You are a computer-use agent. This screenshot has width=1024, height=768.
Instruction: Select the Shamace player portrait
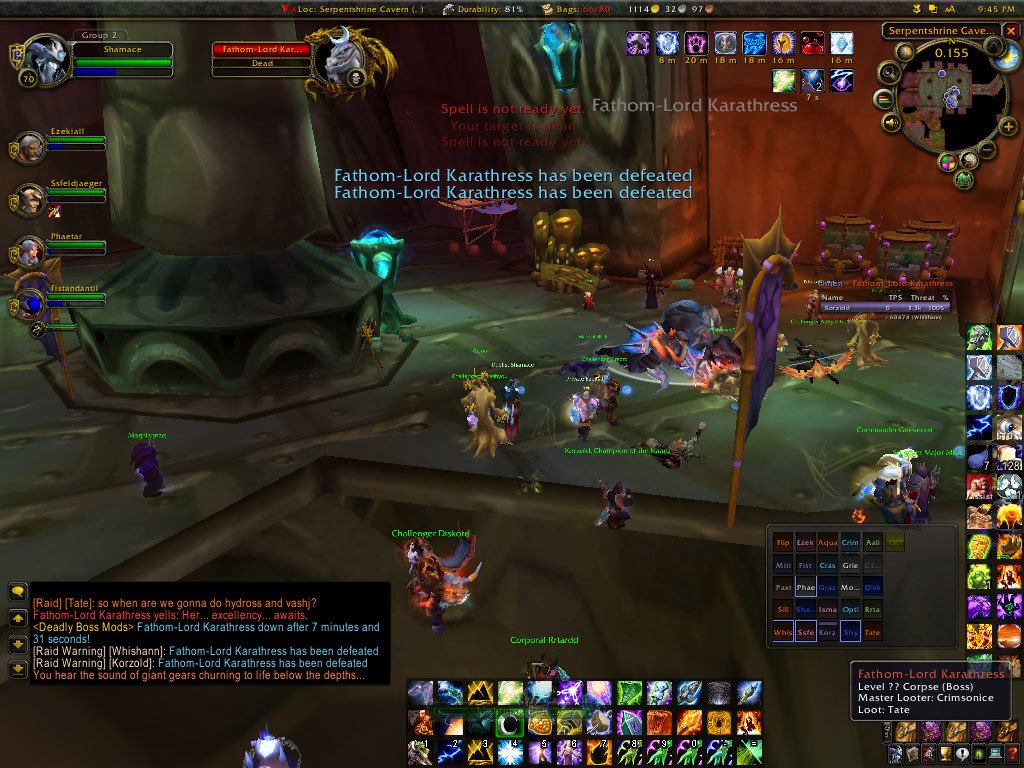[44, 62]
